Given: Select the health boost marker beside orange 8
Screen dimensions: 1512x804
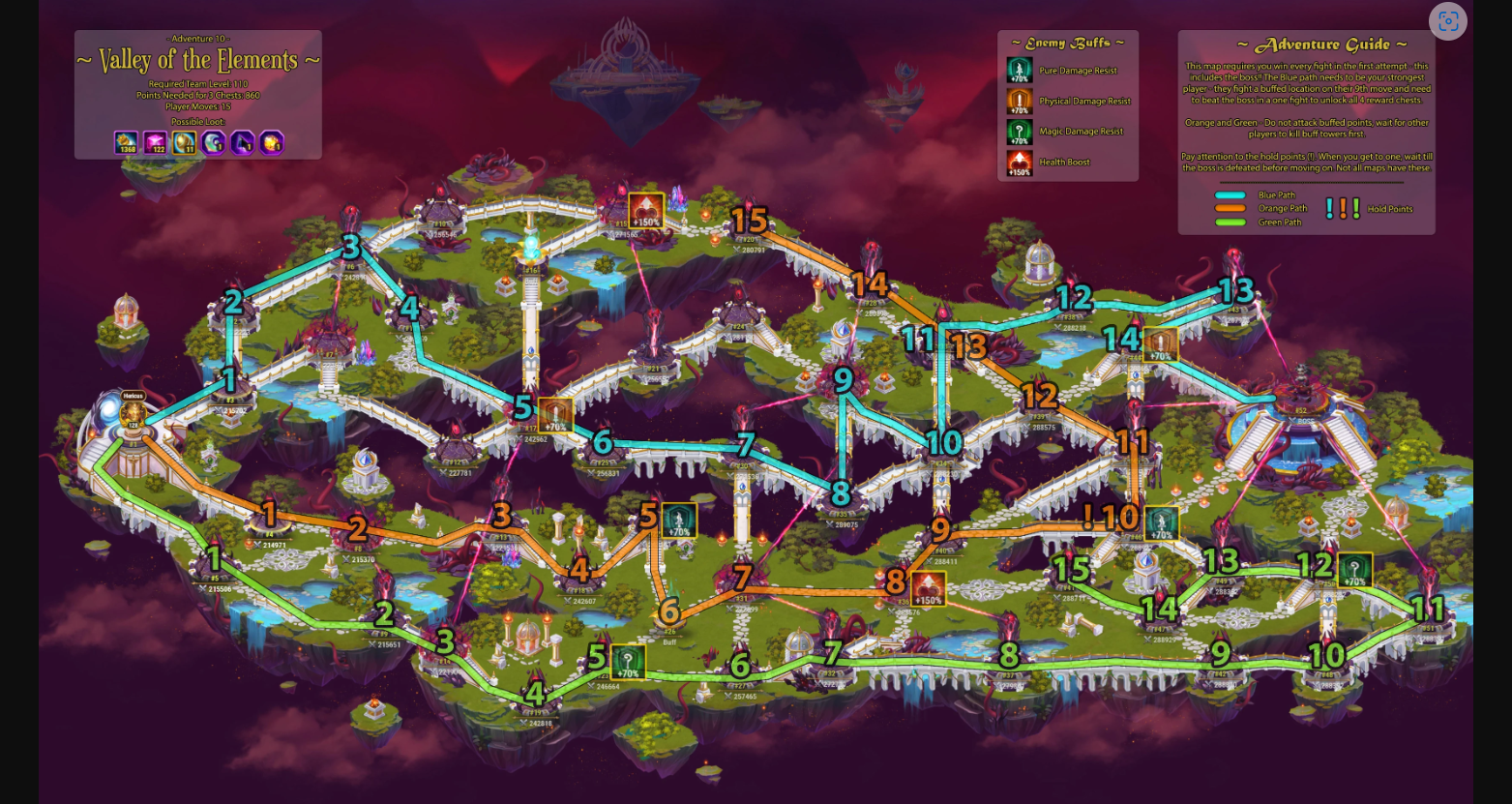Looking at the screenshot, I should tap(928, 588).
